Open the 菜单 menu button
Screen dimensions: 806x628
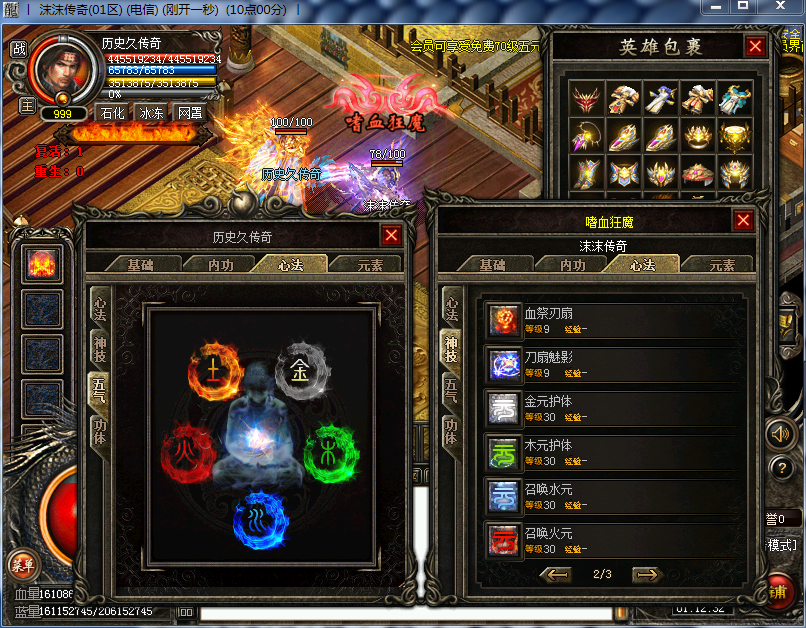pos(22,565)
